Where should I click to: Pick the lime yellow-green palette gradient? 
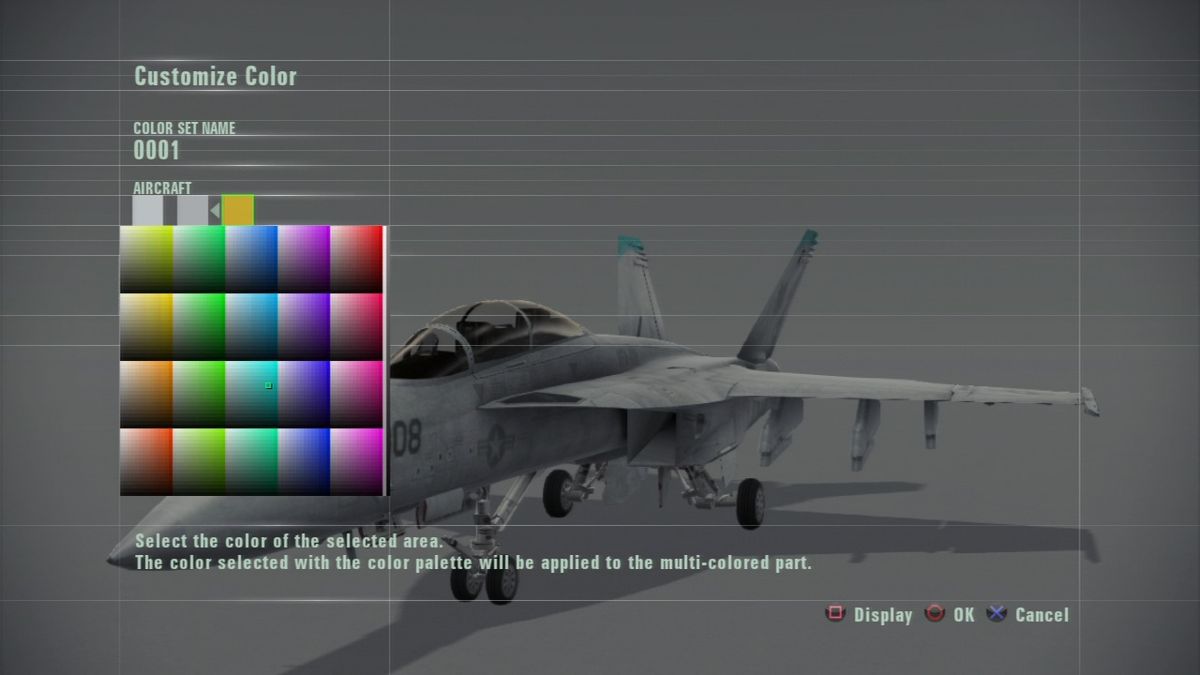point(198,461)
